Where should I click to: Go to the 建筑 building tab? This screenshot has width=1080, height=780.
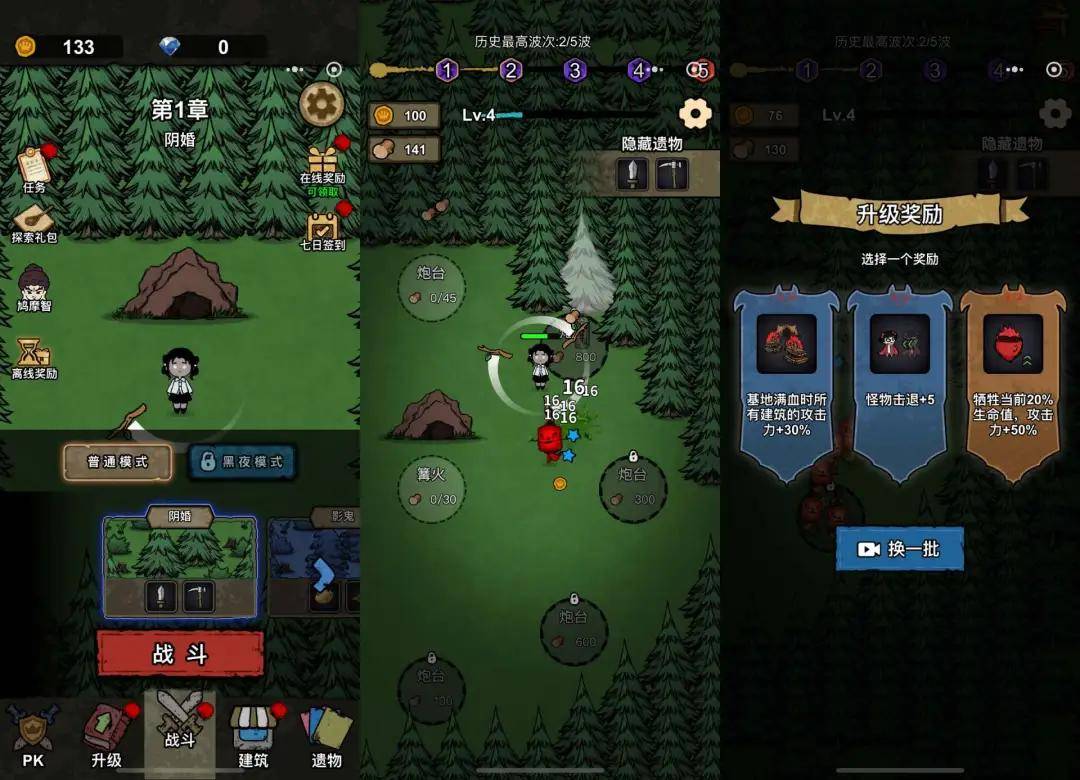(x=253, y=735)
